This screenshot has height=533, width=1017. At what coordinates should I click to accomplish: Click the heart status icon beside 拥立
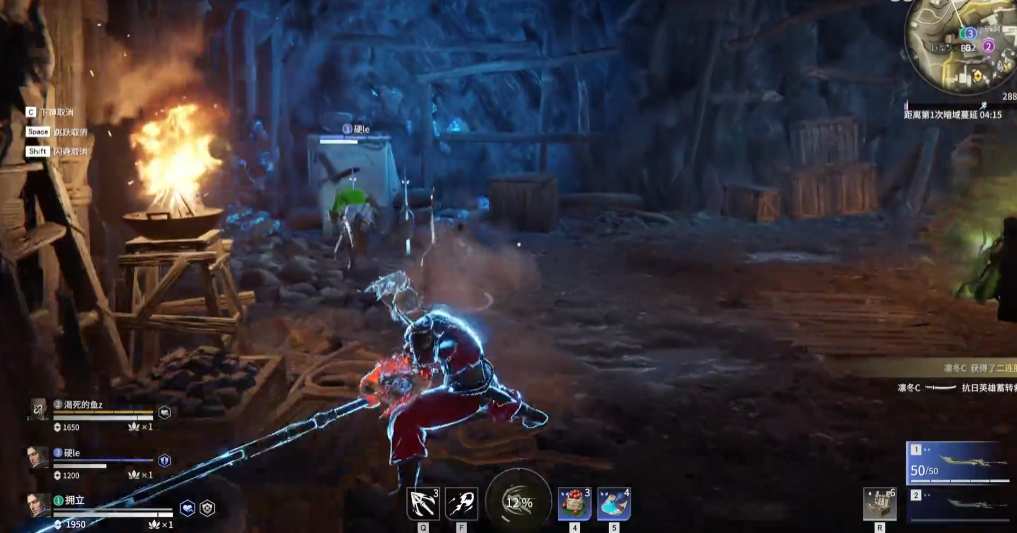187,508
